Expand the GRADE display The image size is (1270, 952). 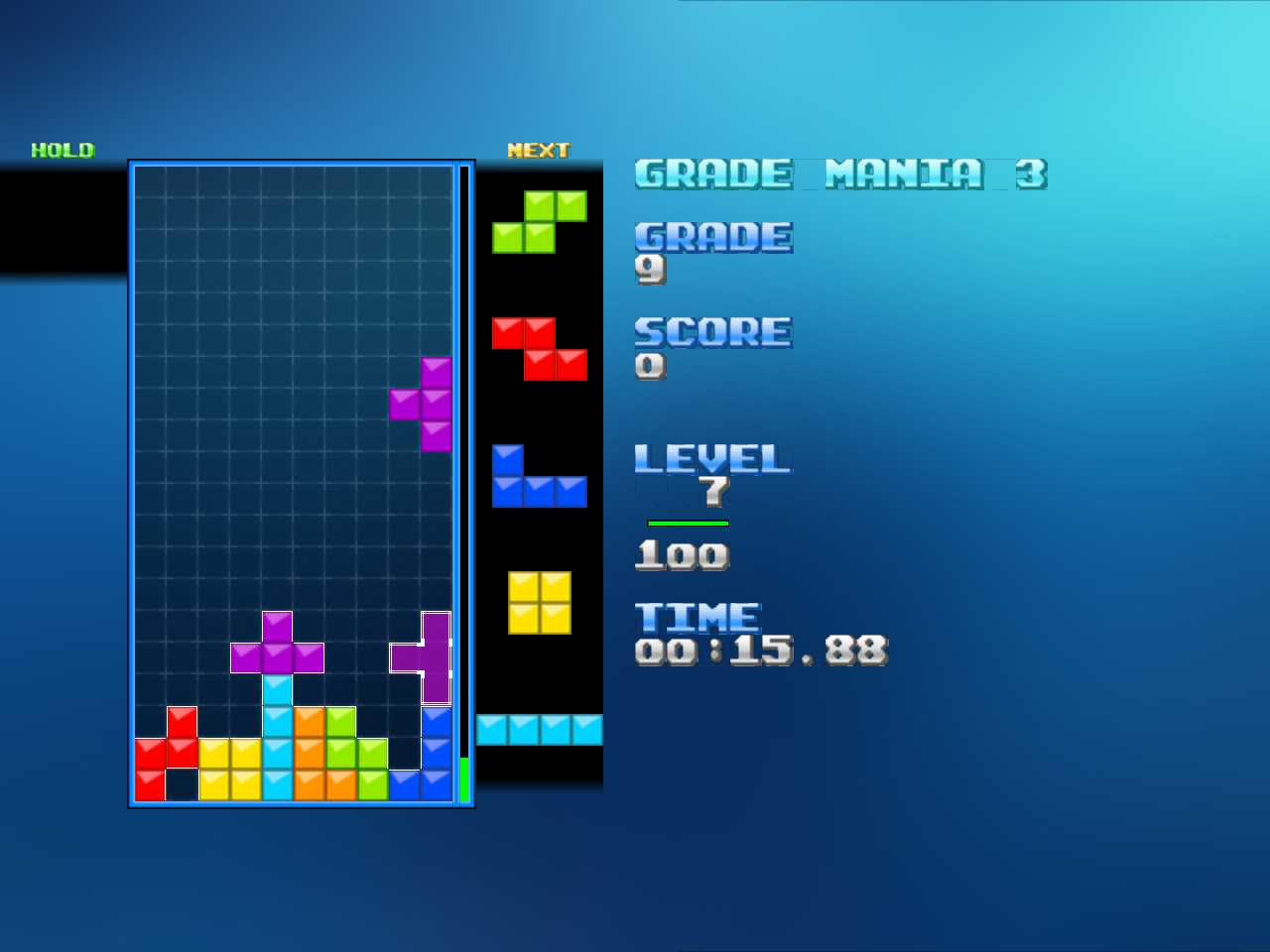[x=712, y=237]
